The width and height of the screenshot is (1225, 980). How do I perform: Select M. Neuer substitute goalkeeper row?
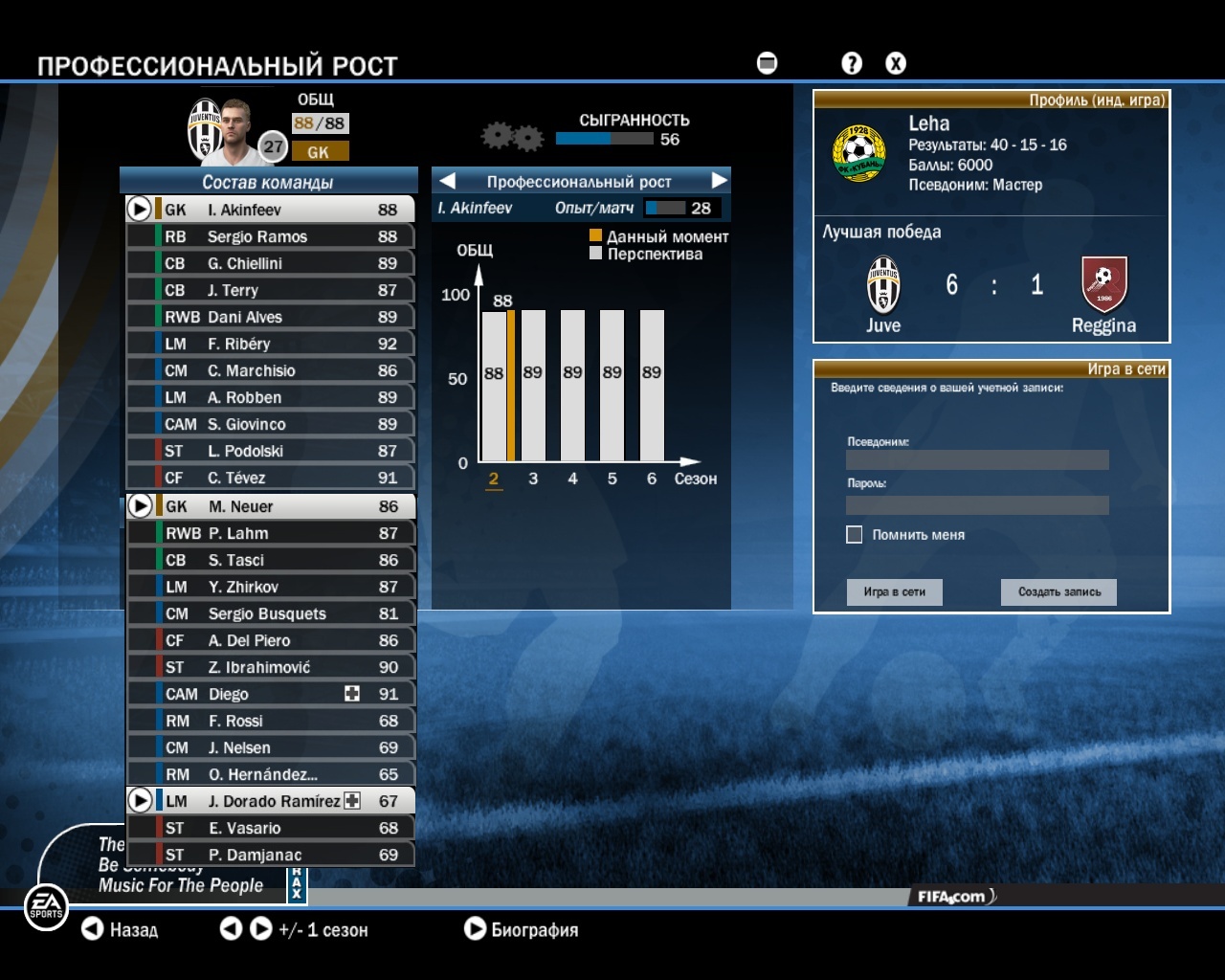tap(271, 506)
